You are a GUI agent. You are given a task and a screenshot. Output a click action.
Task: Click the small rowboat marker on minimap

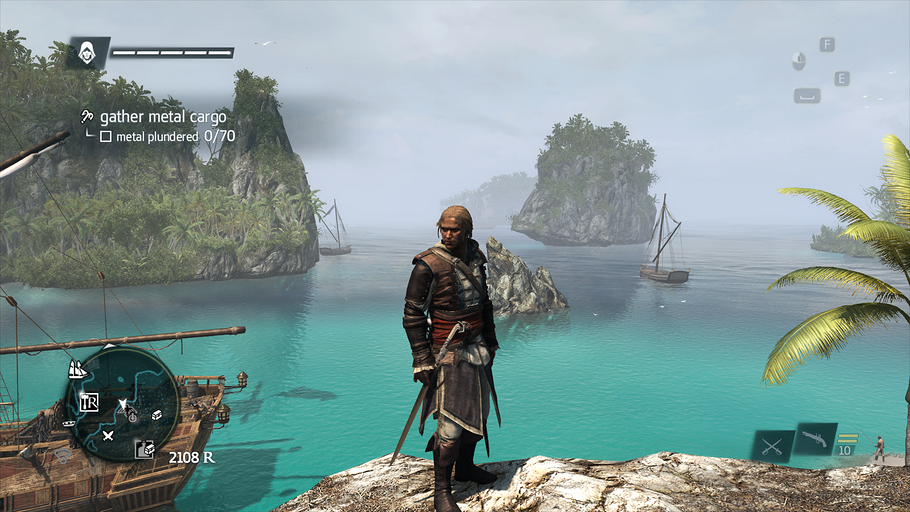pyautogui.click(x=69, y=423)
